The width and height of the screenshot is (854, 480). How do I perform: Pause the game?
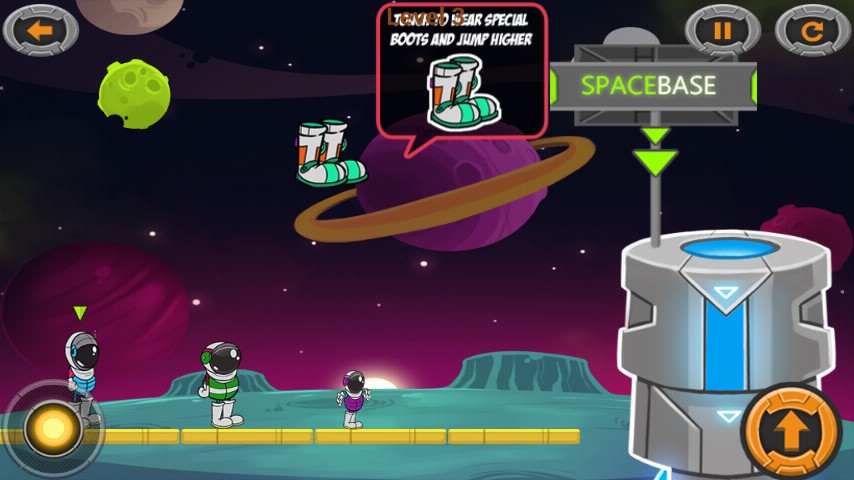tap(722, 30)
